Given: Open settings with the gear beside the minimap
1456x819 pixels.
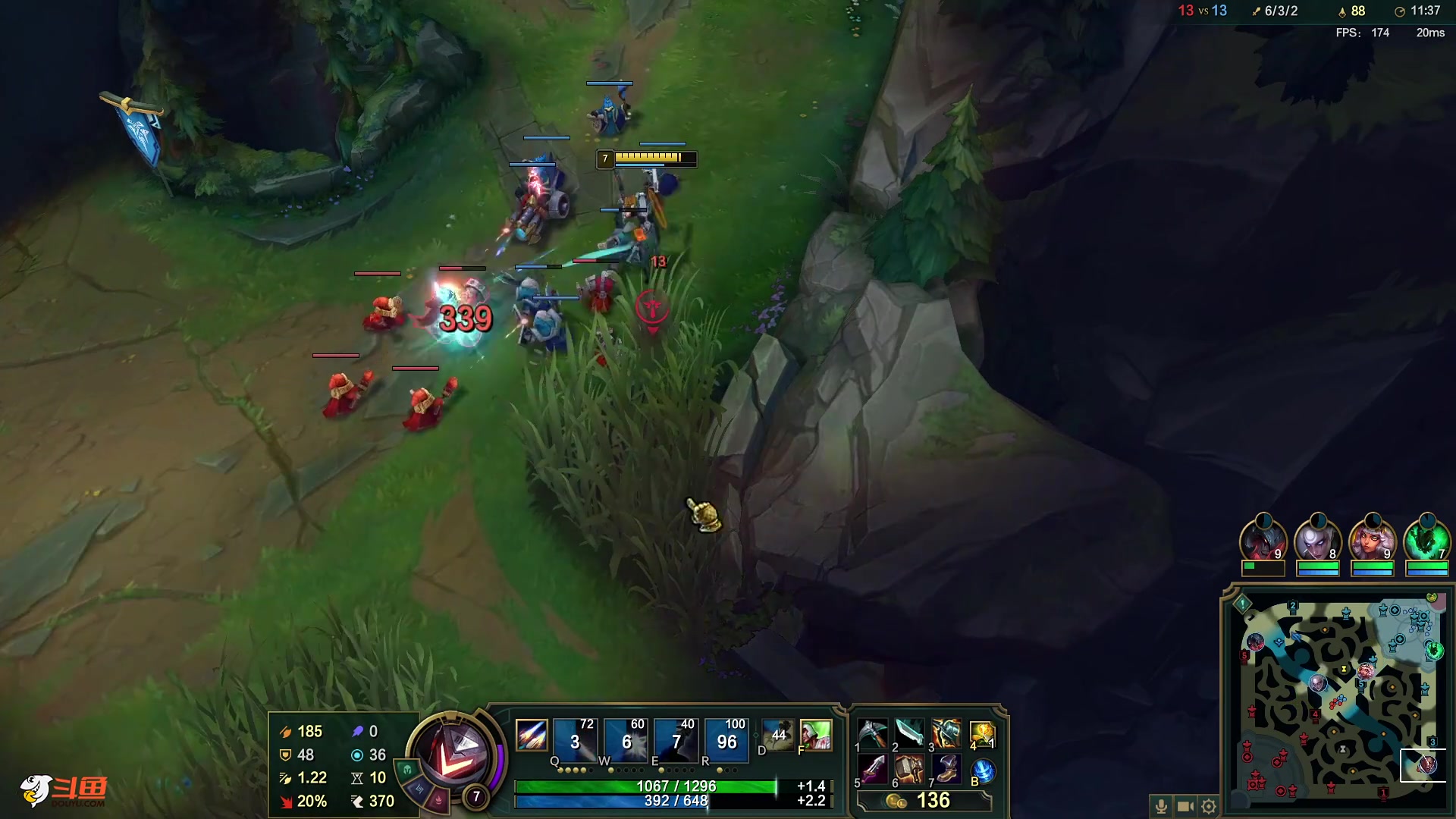Looking at the screenshot, I should [x=1210, y=806].
